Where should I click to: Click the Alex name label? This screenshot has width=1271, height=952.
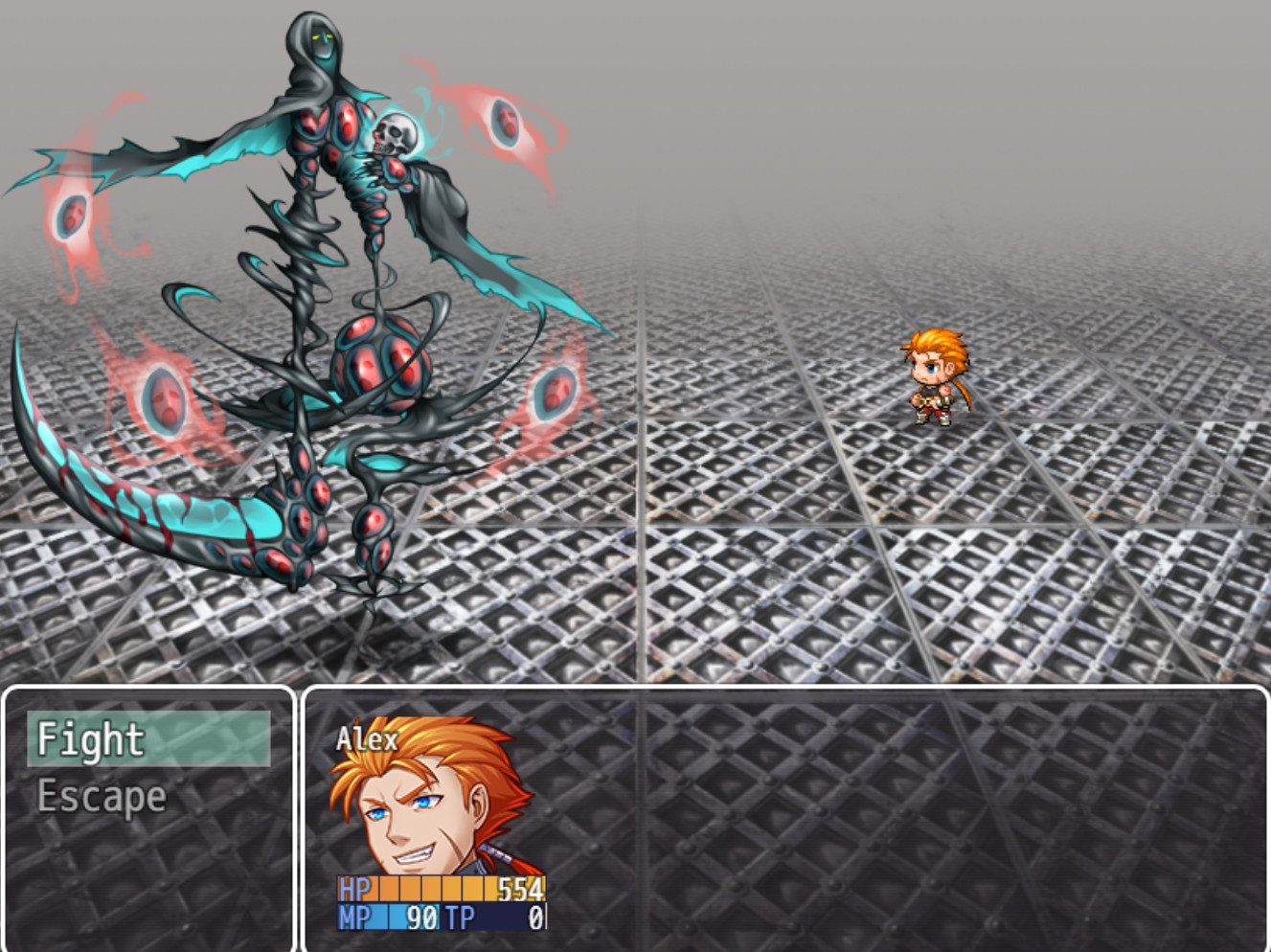[x=369, y=738]
